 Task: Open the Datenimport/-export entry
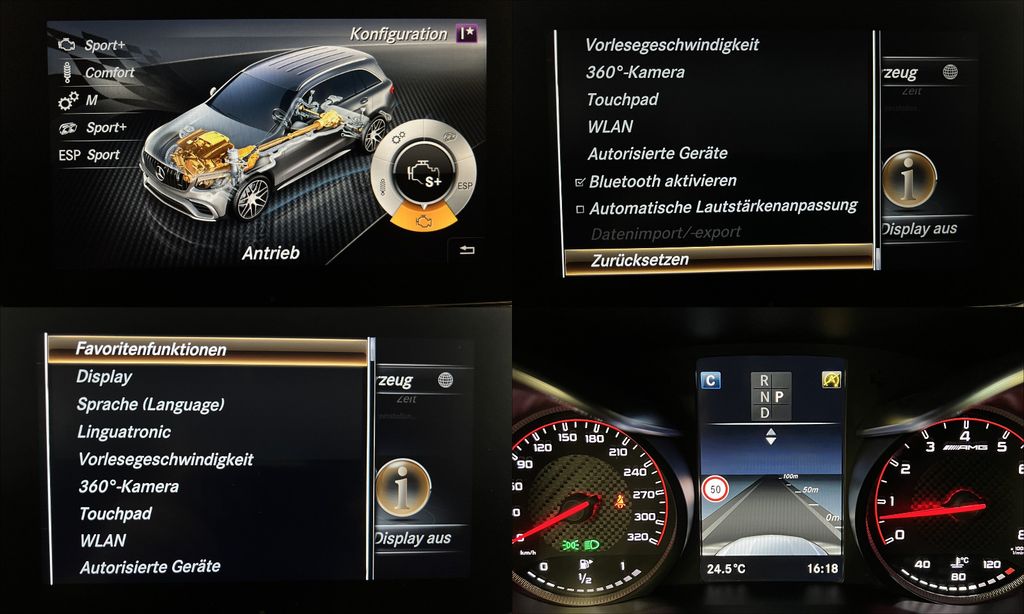pos(664,233)
